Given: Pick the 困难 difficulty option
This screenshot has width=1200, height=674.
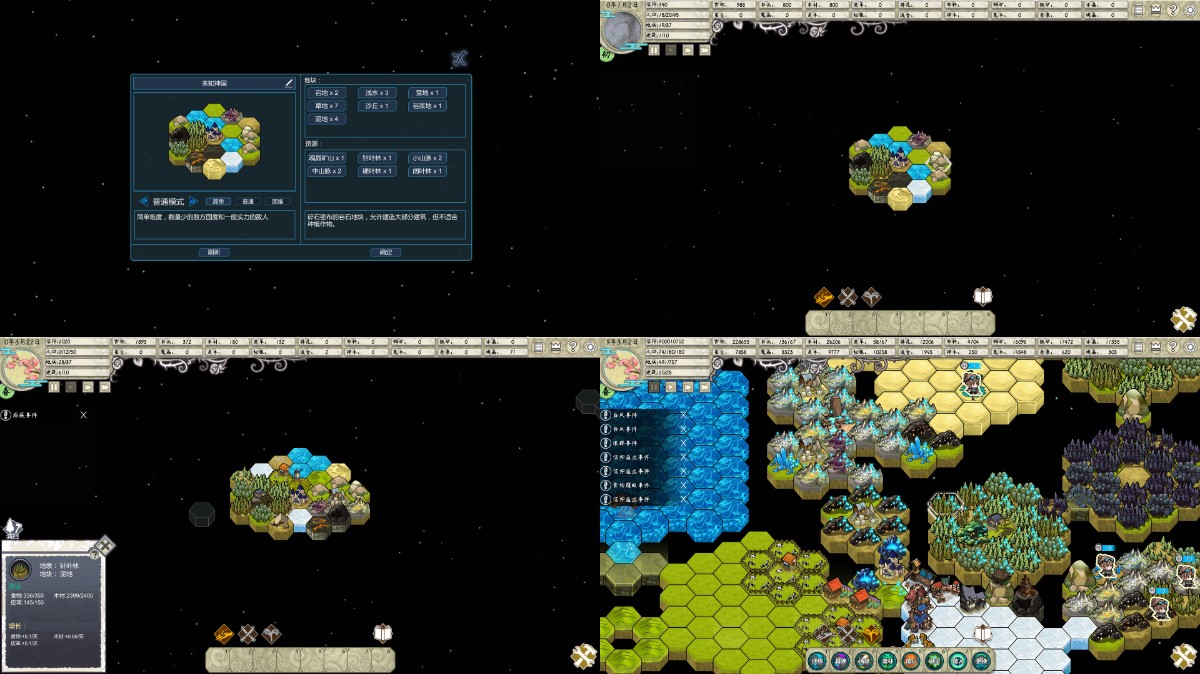Looking at the screenshot, I should point(275,201).
